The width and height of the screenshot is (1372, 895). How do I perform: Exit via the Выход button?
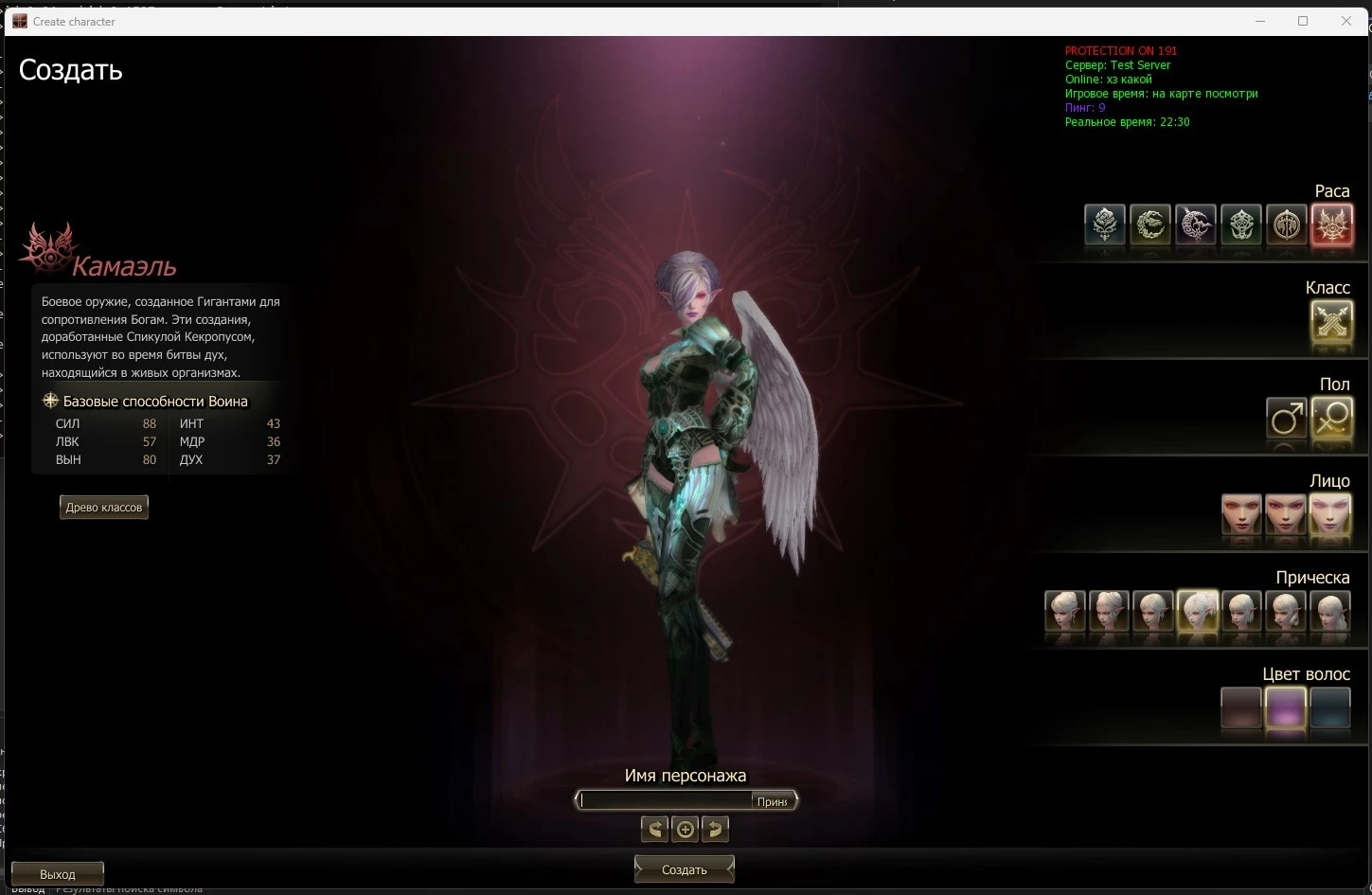pos(58,873)
